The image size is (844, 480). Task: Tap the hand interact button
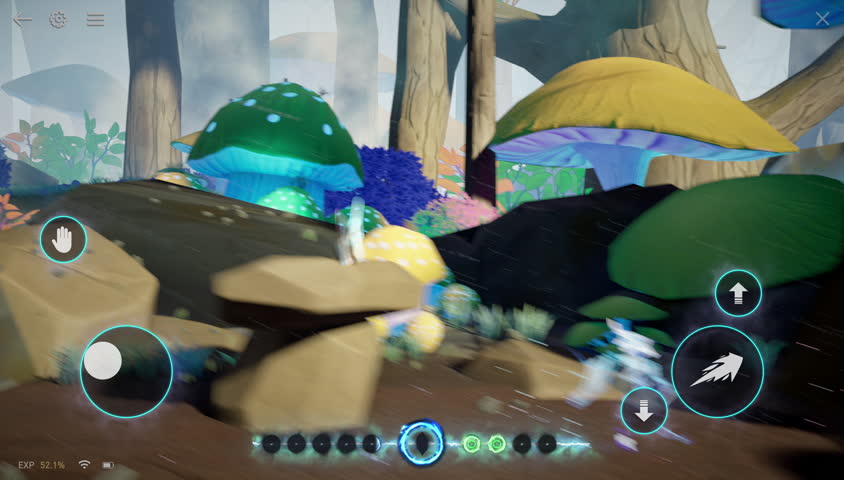coord(63,240)
